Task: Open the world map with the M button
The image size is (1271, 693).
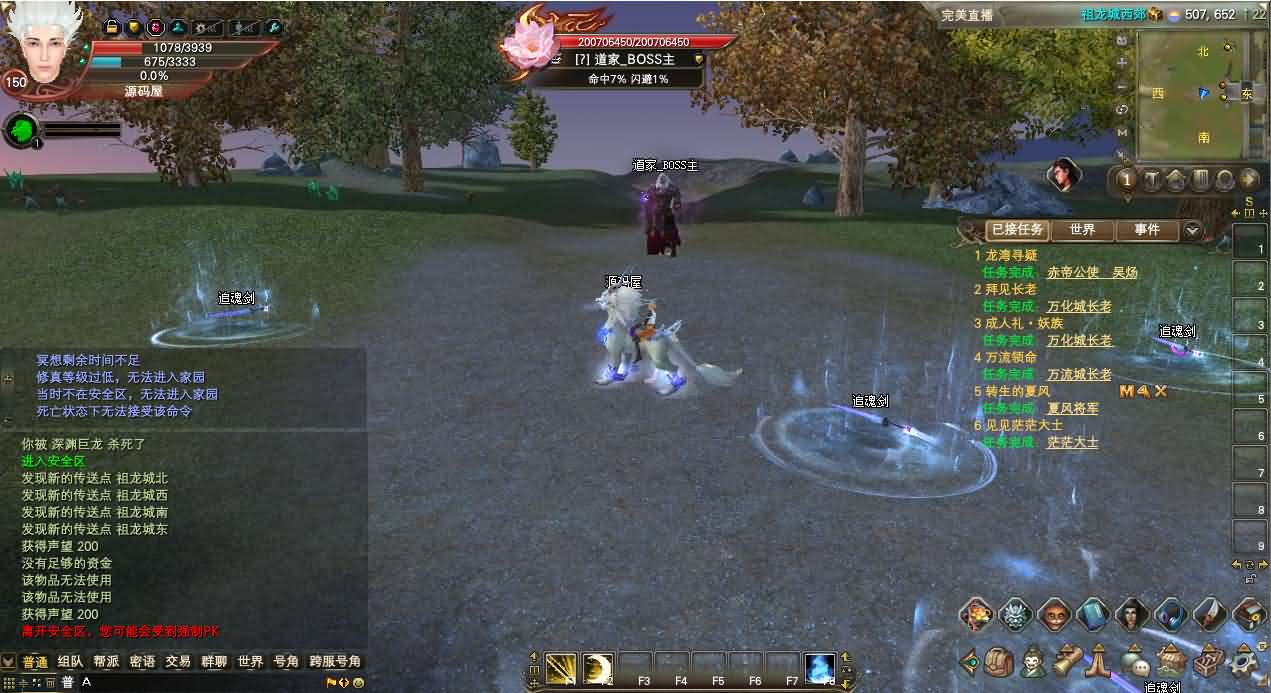Action: [x=1122, y=132]
